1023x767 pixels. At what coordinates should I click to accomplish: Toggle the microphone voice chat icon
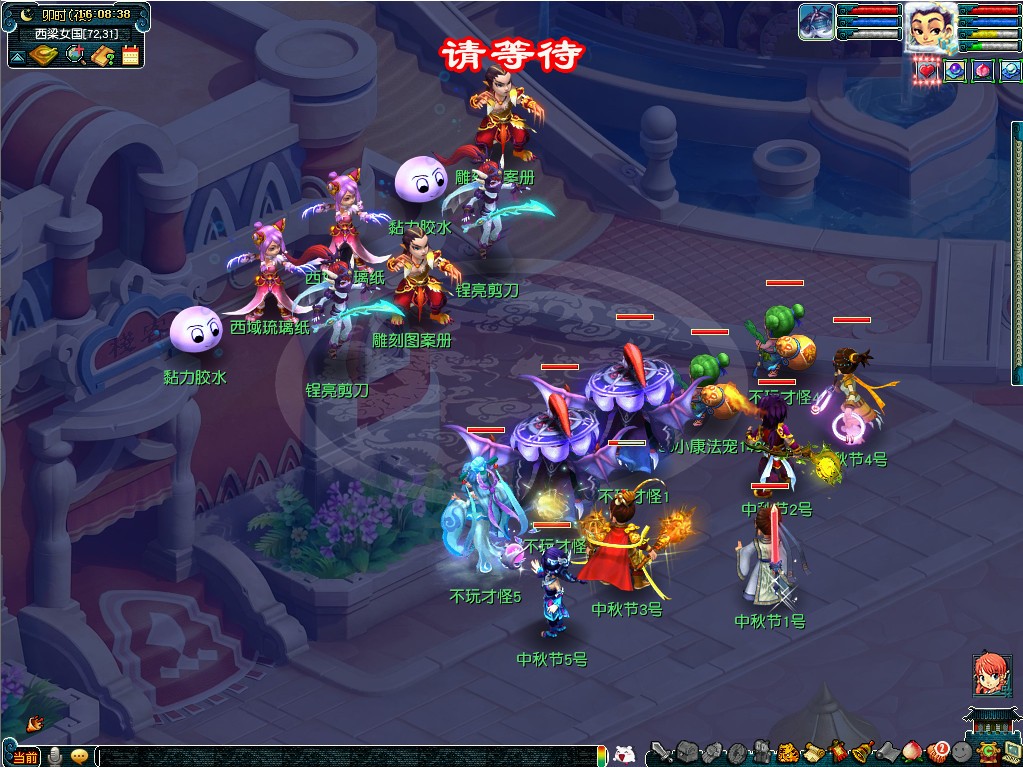coord(56,756)
